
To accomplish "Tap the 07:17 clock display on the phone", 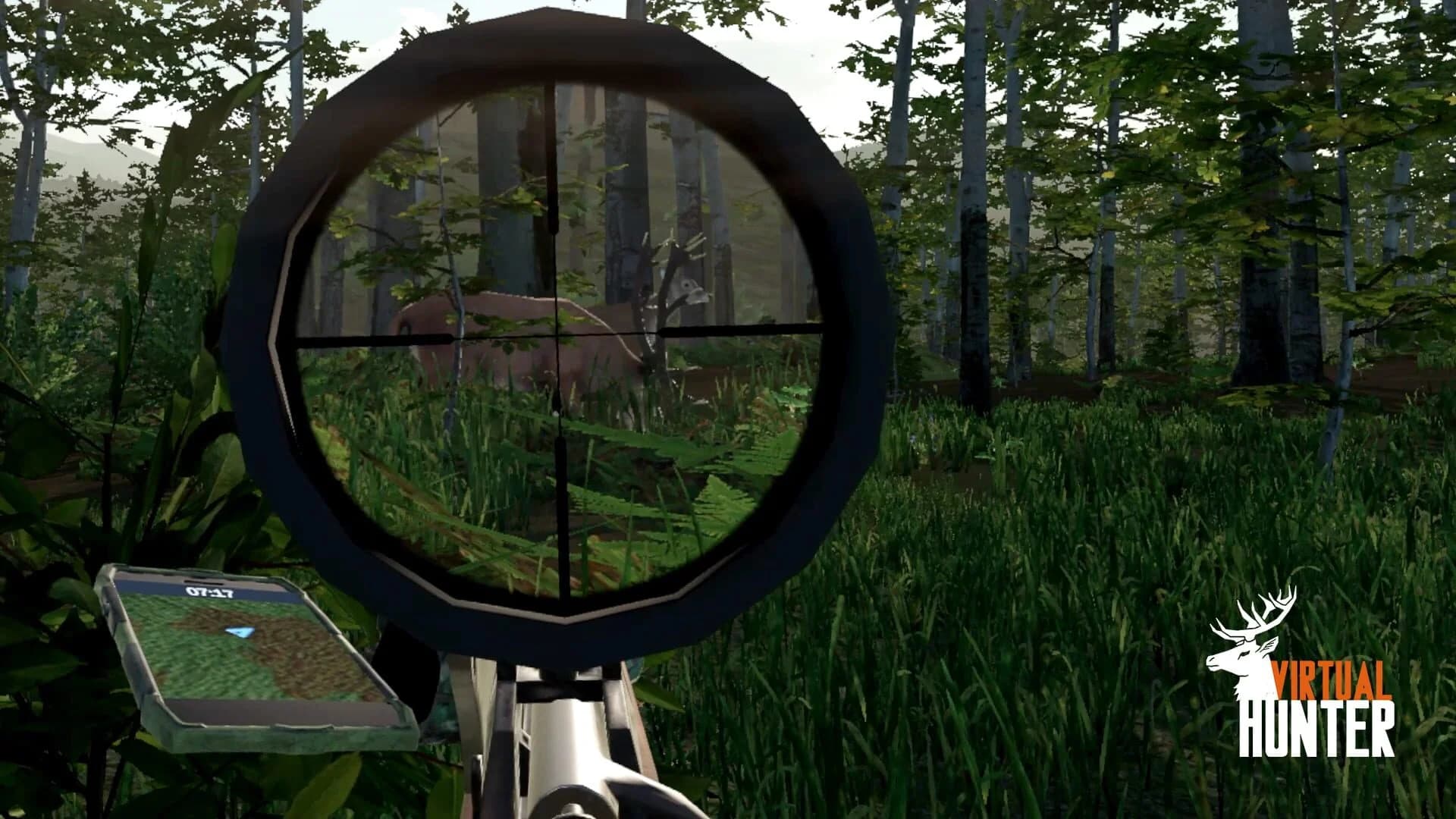I will pyautogui.click(x=209, y=592).
